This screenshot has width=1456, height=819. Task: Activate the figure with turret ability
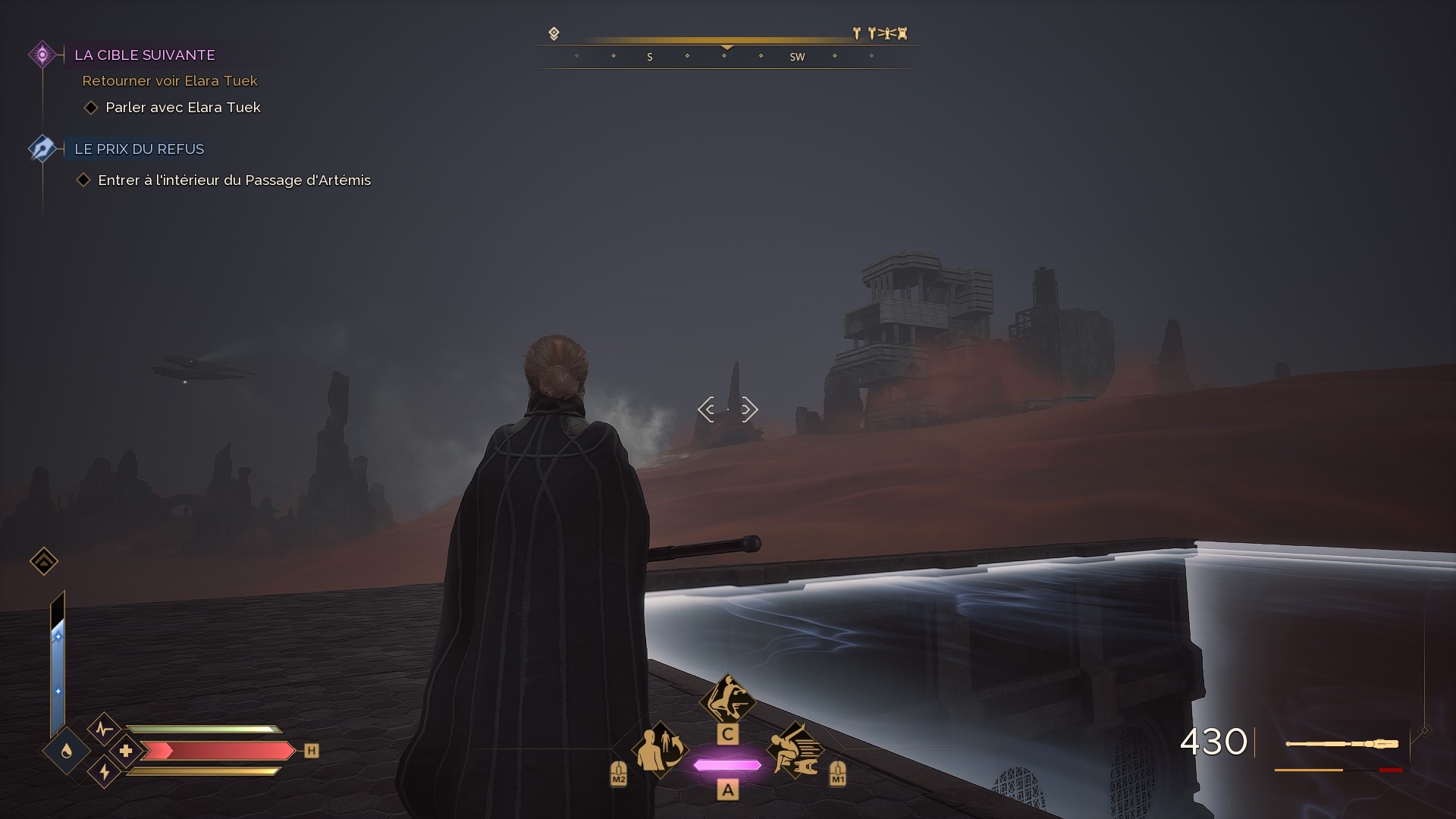pyautogui.click(x=794, y=750)
